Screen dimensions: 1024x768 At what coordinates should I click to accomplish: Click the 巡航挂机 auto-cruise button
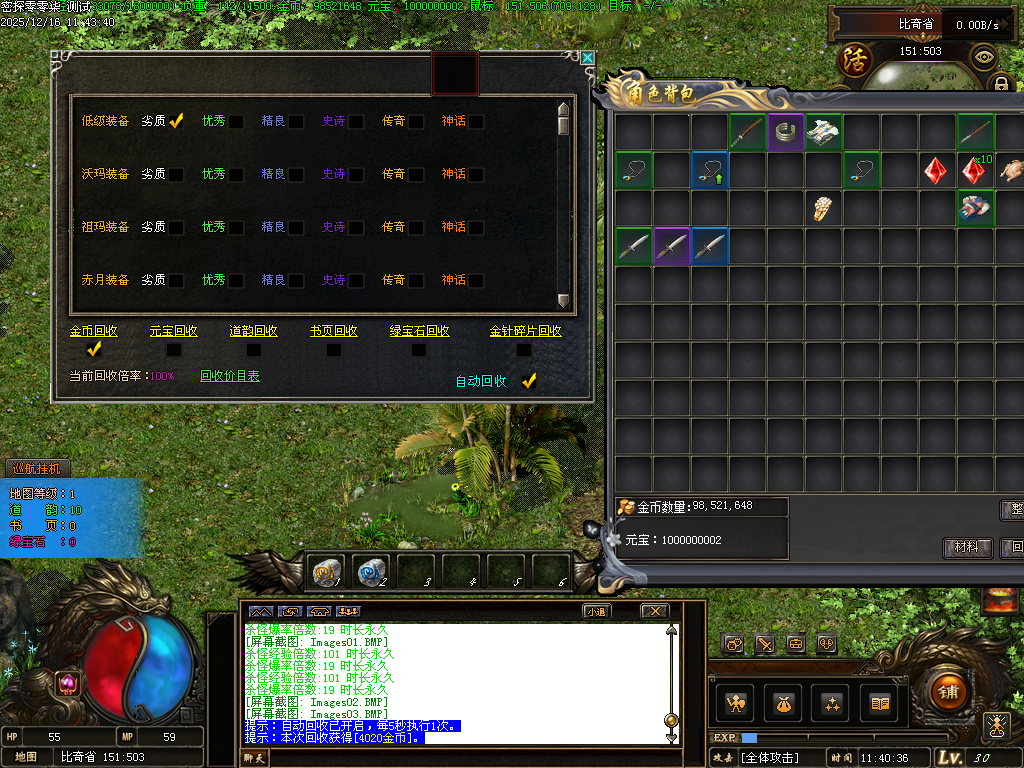[36, 468]
